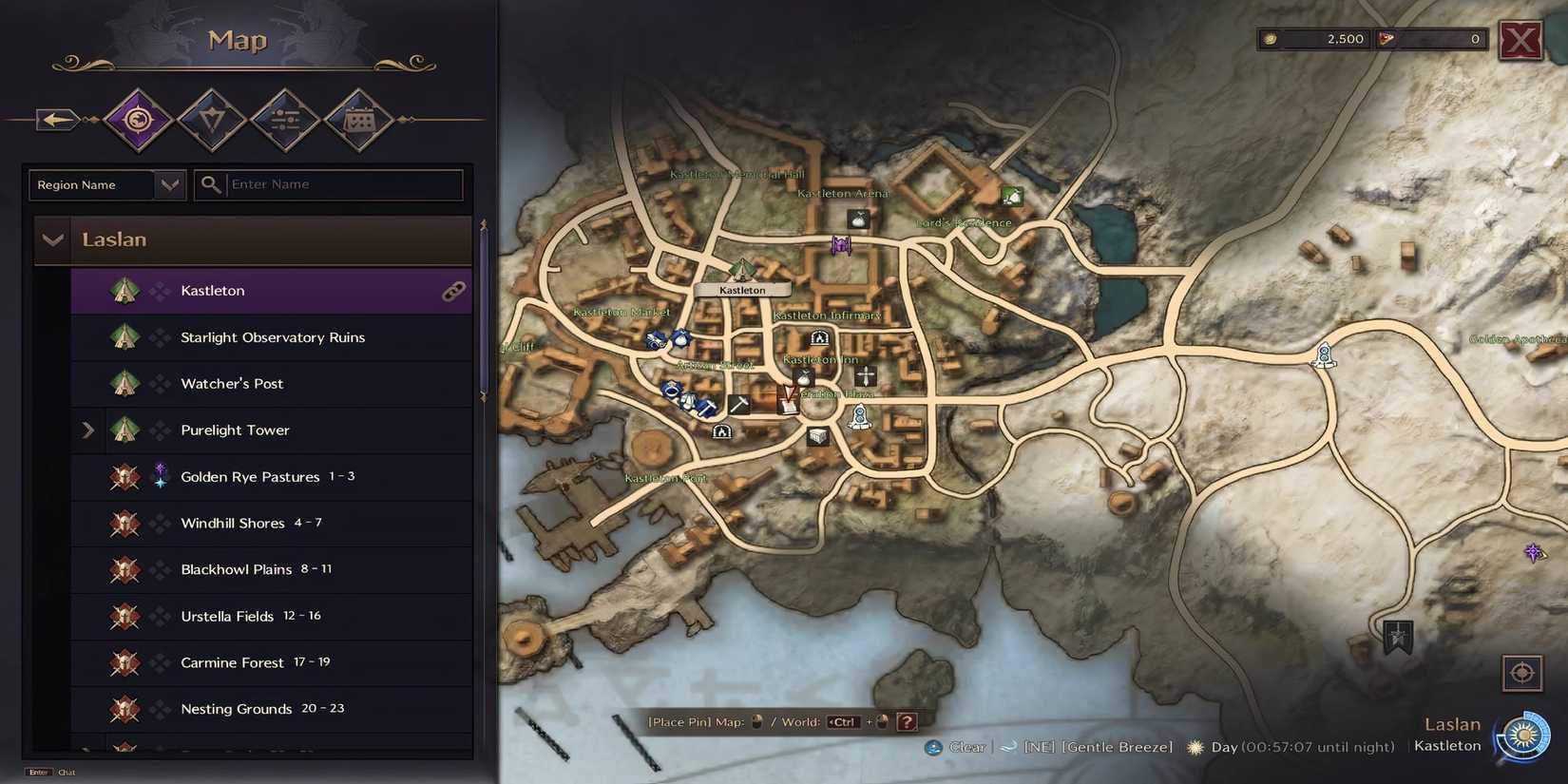Click the warehouse crate icon south of Station Plaza
The height and width of the screenshot is (784, 1568).
[817, 437]
